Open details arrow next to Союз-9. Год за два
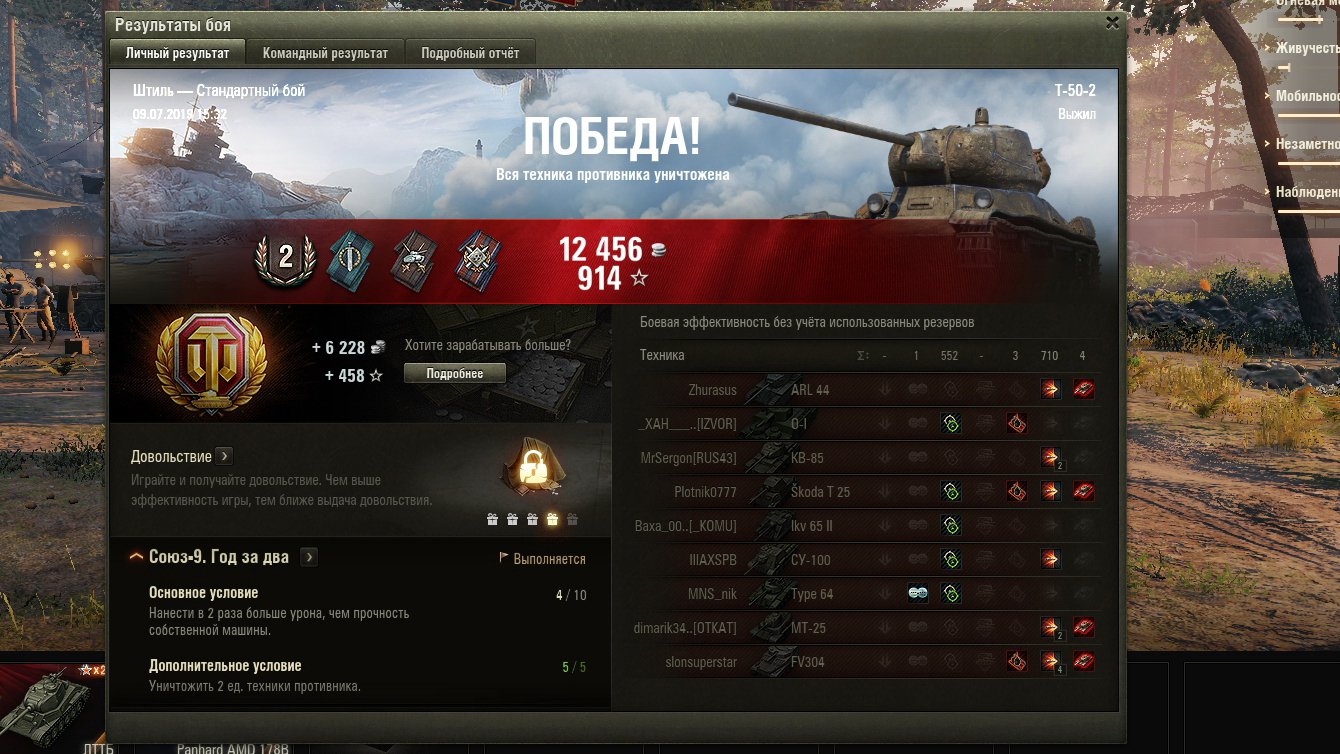The height and width of the screenshot is (754, 1340). click(309, 557)
